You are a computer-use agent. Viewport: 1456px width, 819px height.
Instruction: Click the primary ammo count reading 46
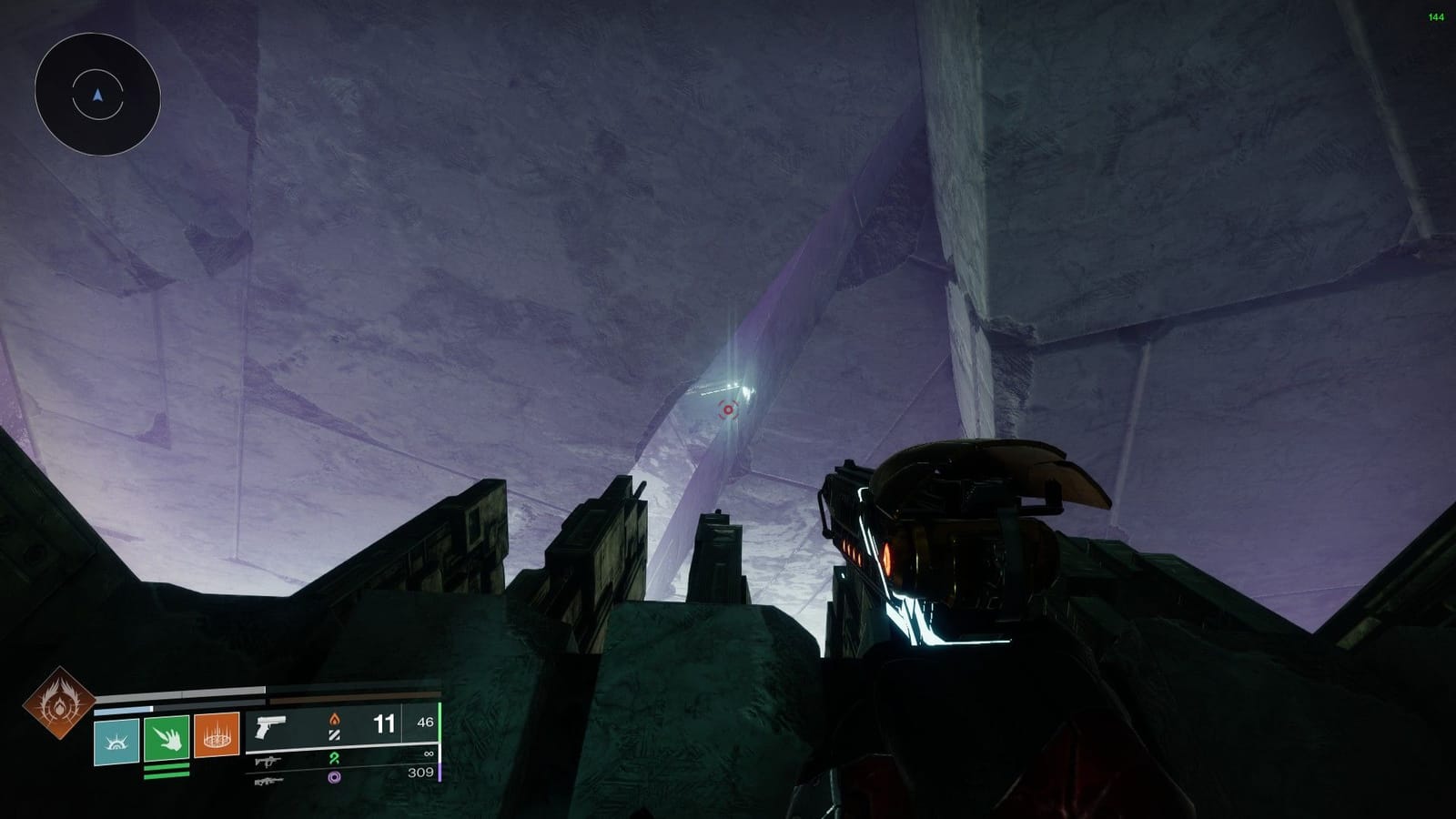pyautogui.click(x=424, y=722)
